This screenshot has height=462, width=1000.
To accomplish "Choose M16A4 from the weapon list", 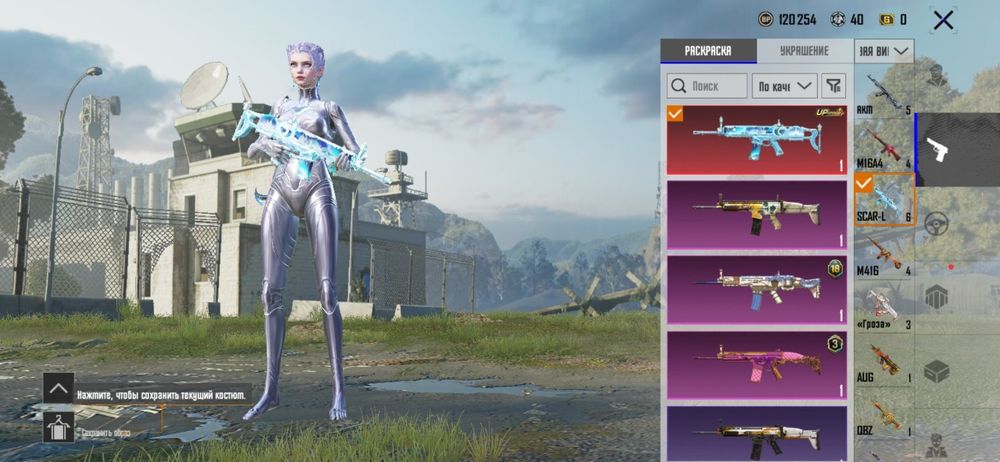I will 883,147.
